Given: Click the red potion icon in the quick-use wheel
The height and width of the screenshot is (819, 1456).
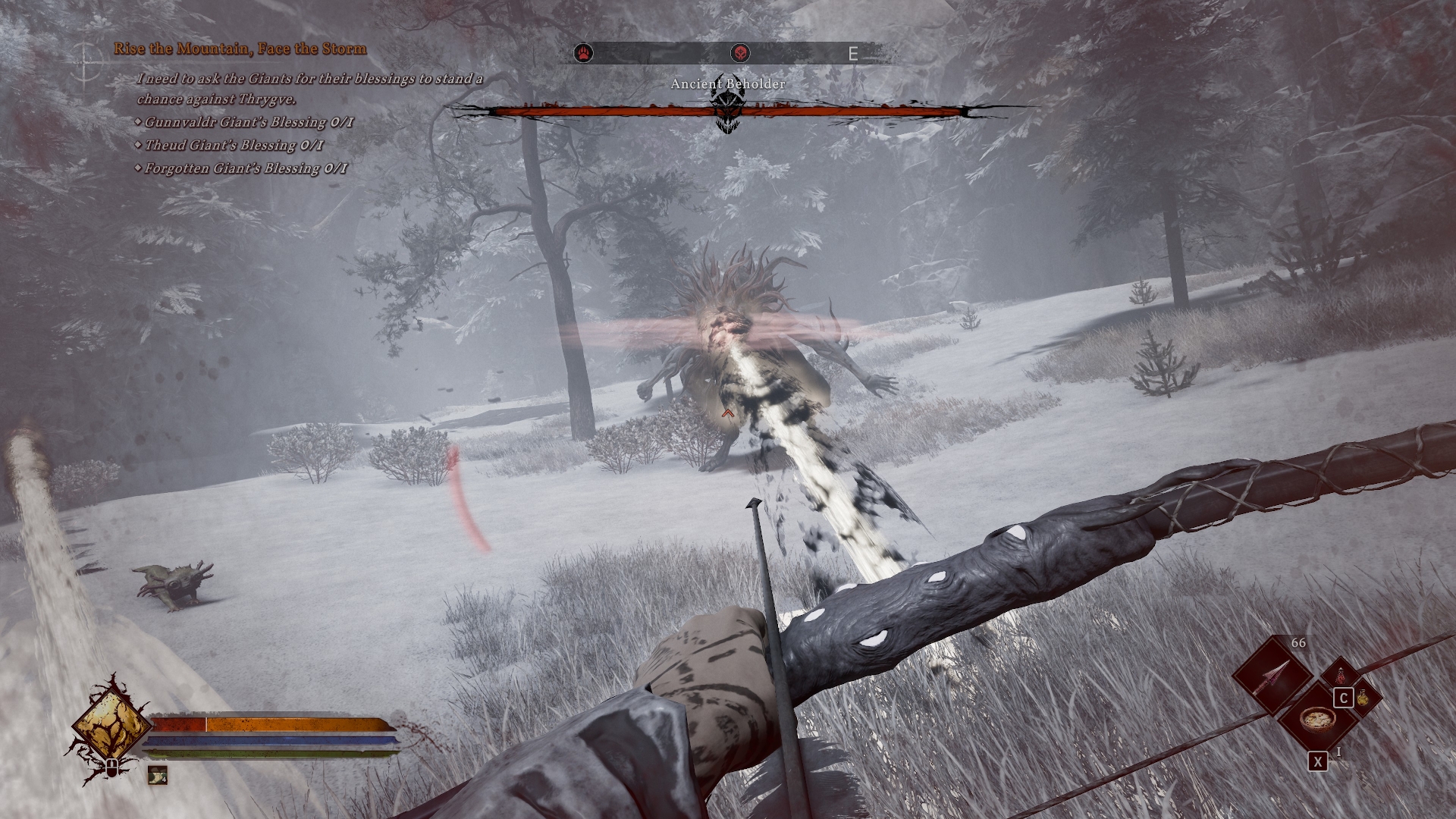Looking at the screenshot, I should point(1341,675).
